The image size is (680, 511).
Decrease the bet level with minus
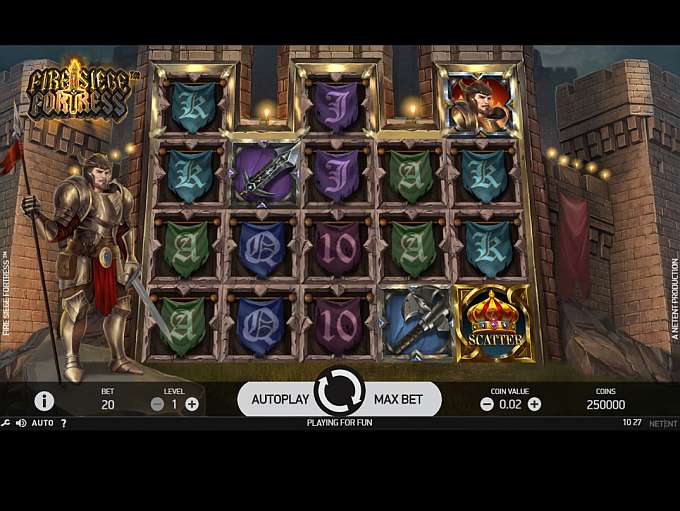157,404
